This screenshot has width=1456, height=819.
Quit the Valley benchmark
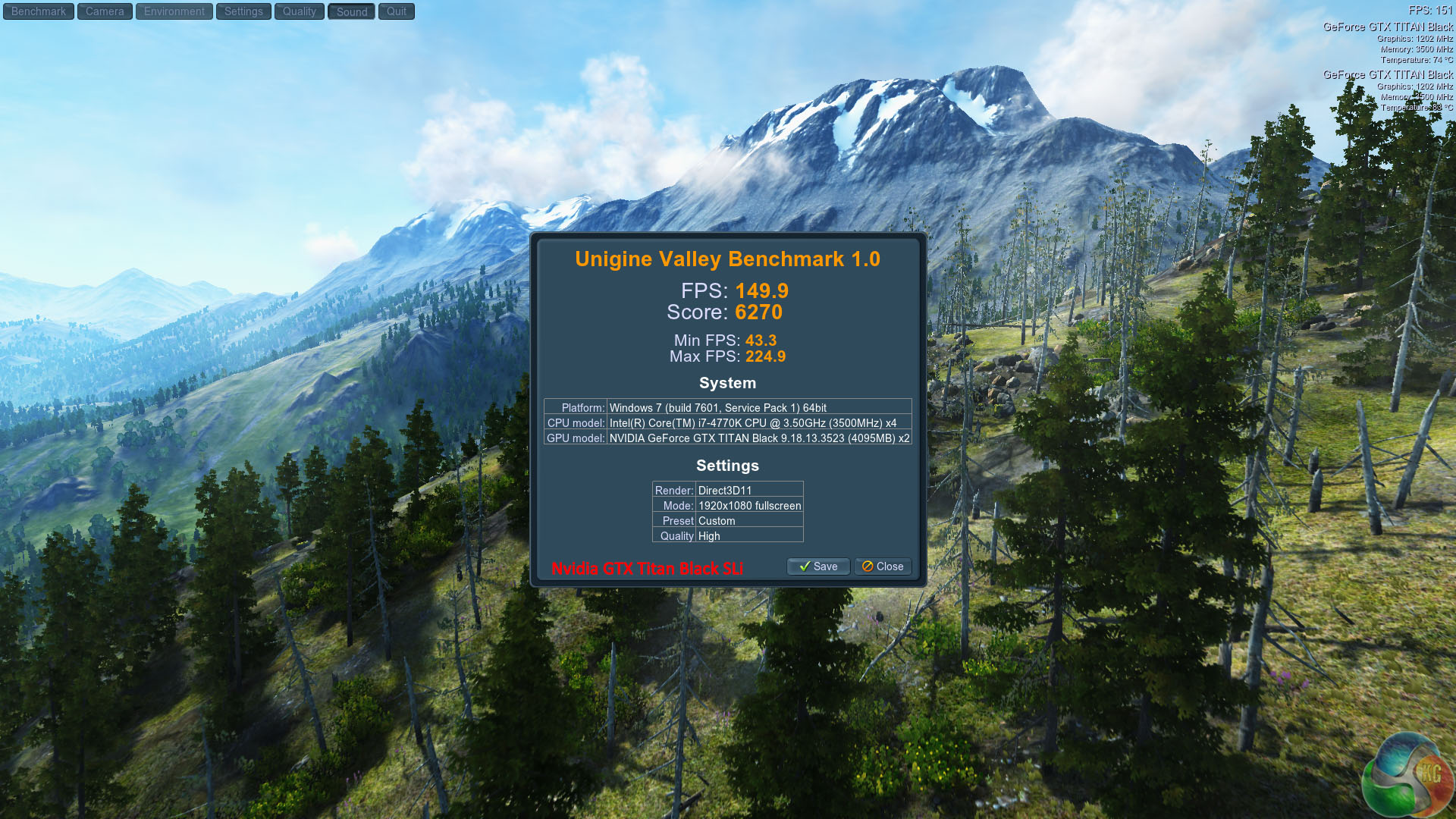click(x=397, y=11)
